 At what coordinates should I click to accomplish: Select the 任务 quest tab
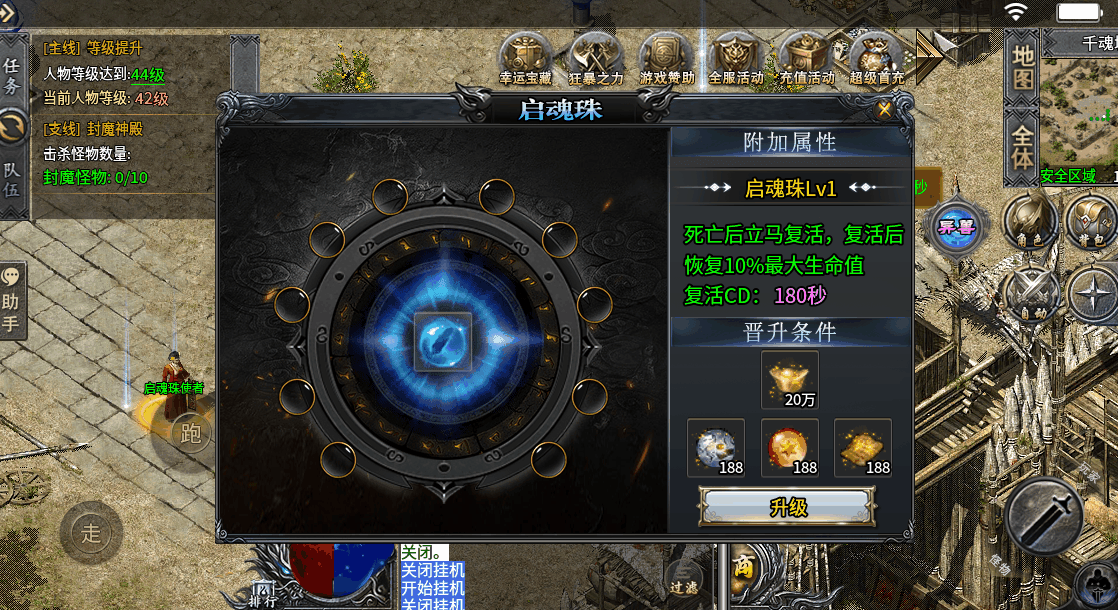[12, 75]
